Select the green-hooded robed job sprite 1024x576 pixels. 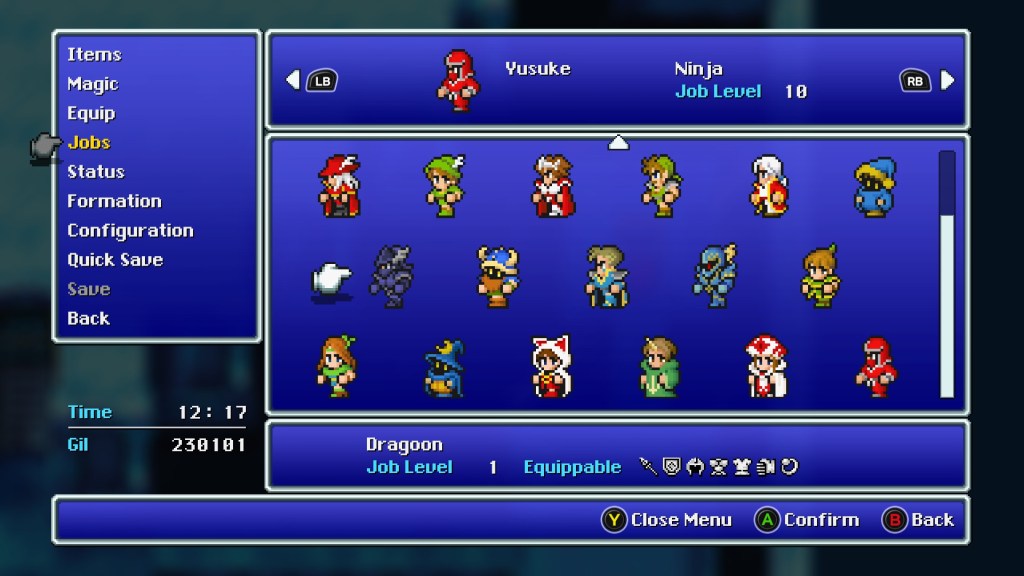[659, 367]
